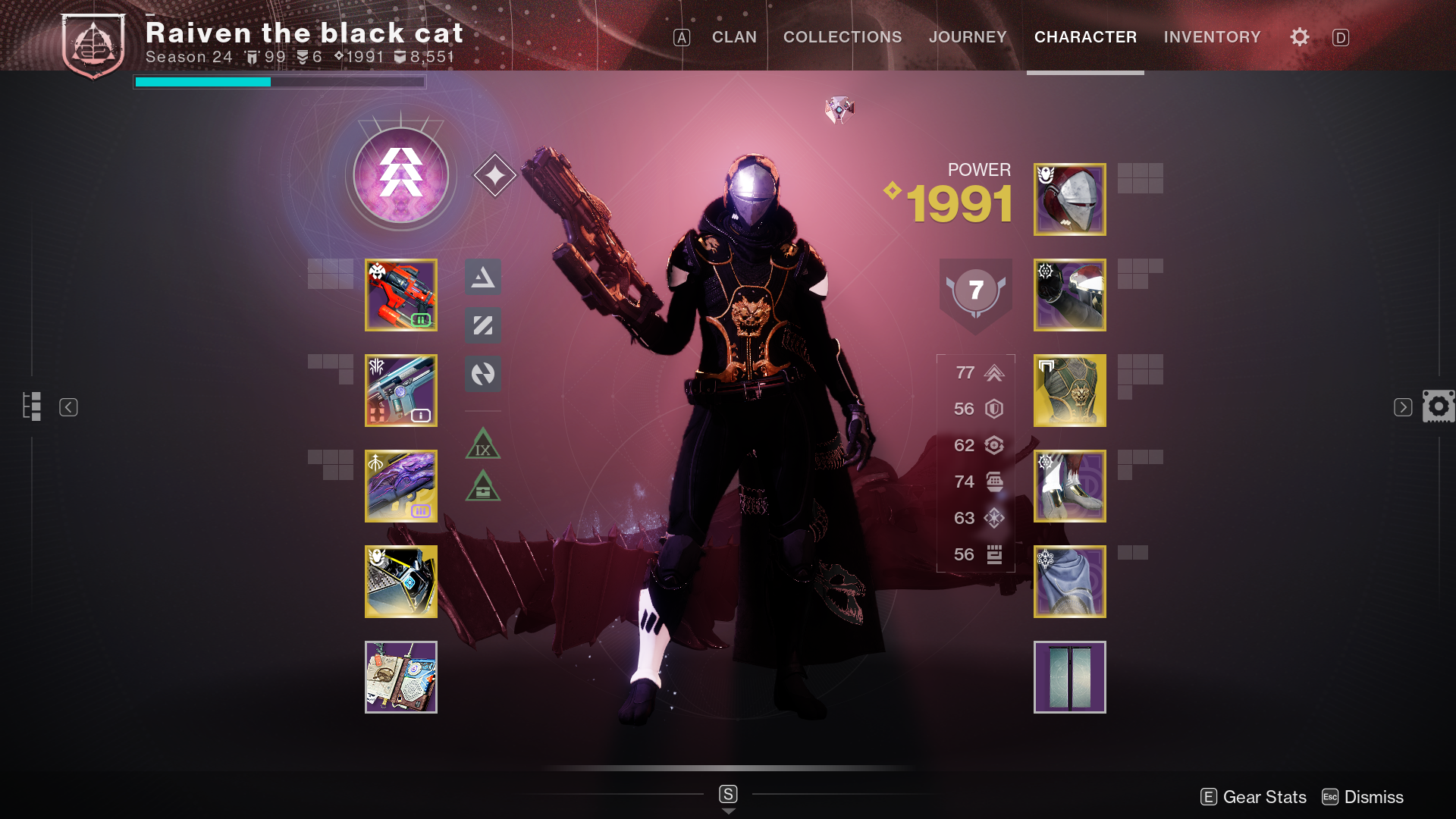Open the artifact slot with keyring
The width and height of the screenshot is (1456, 819).
click(x=400, y=677)
